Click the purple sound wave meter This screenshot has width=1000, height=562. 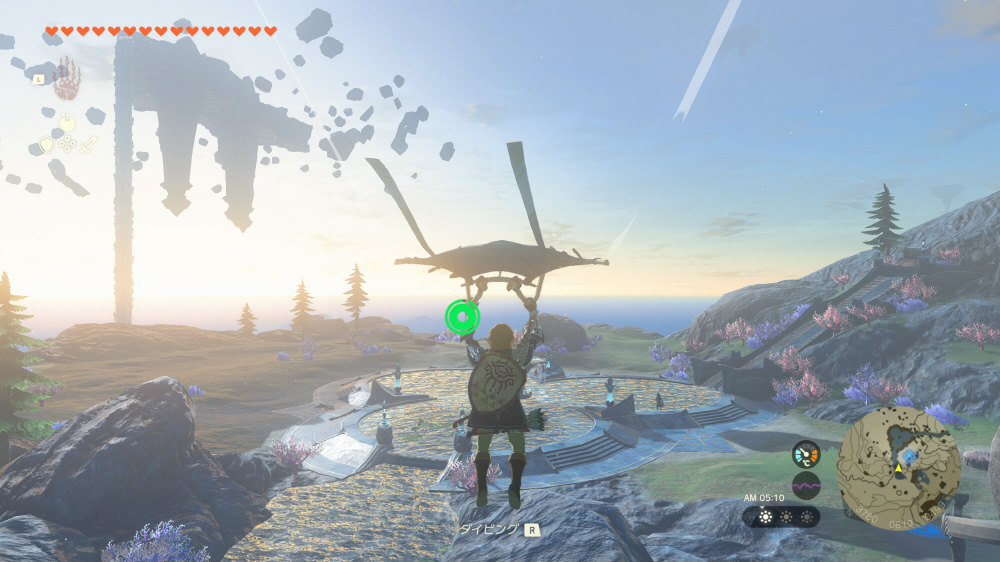point(805,486)
